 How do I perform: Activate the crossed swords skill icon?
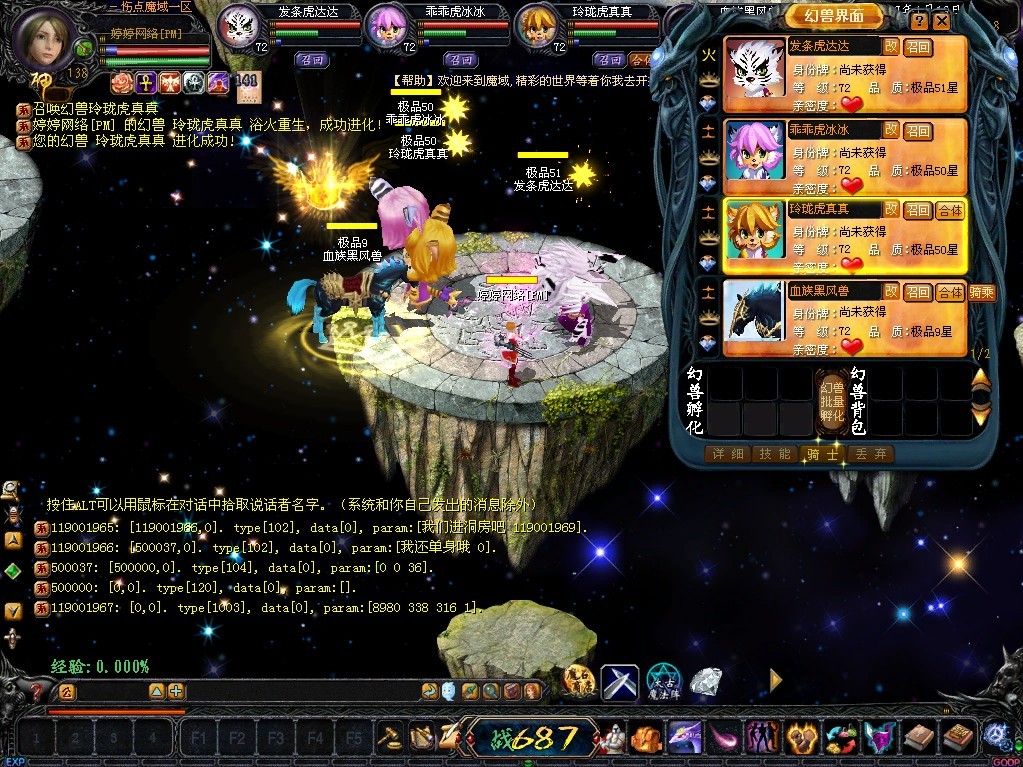pyautogui.click(x=619, y=682)
